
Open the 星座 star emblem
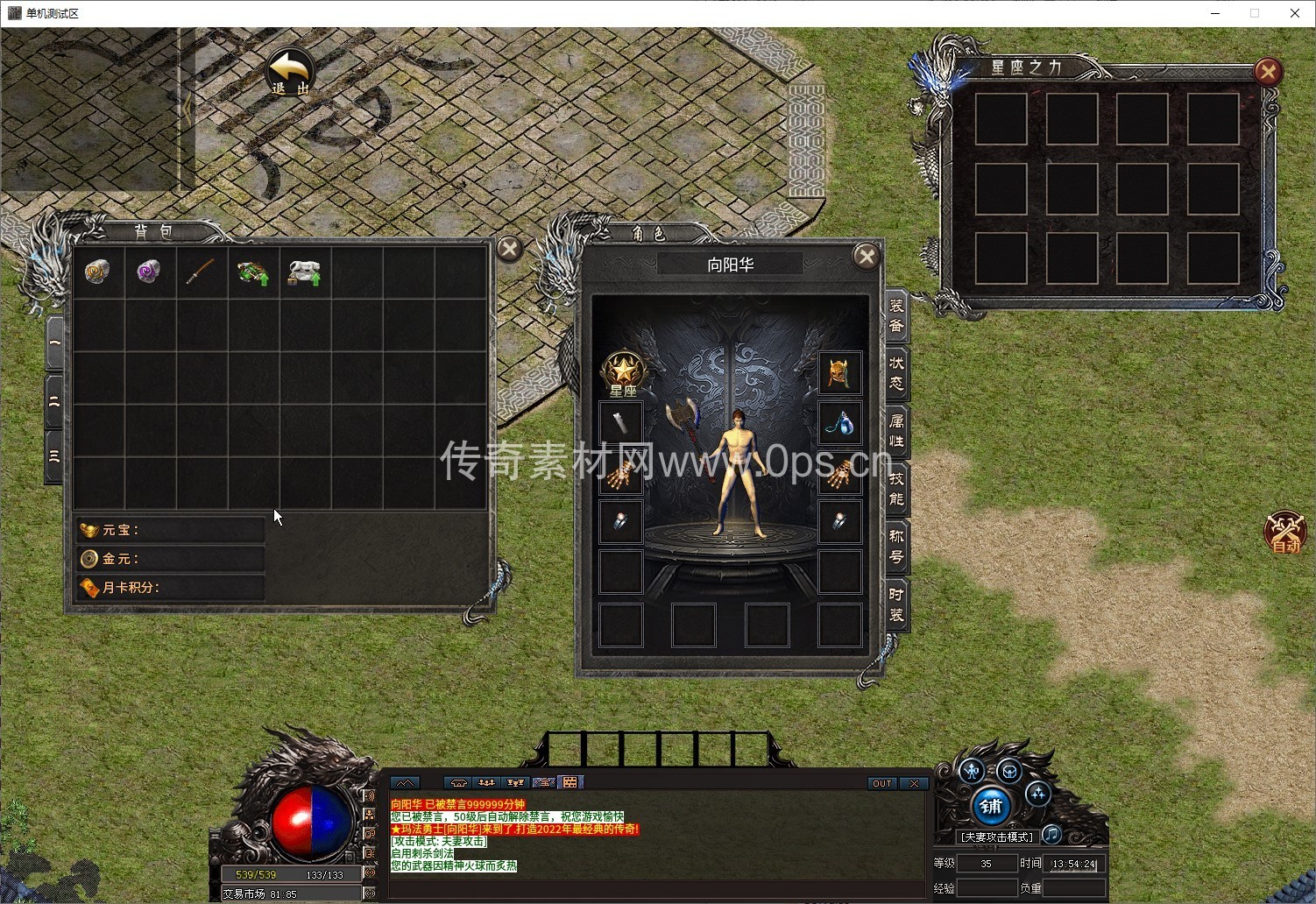tap(623, 374)
